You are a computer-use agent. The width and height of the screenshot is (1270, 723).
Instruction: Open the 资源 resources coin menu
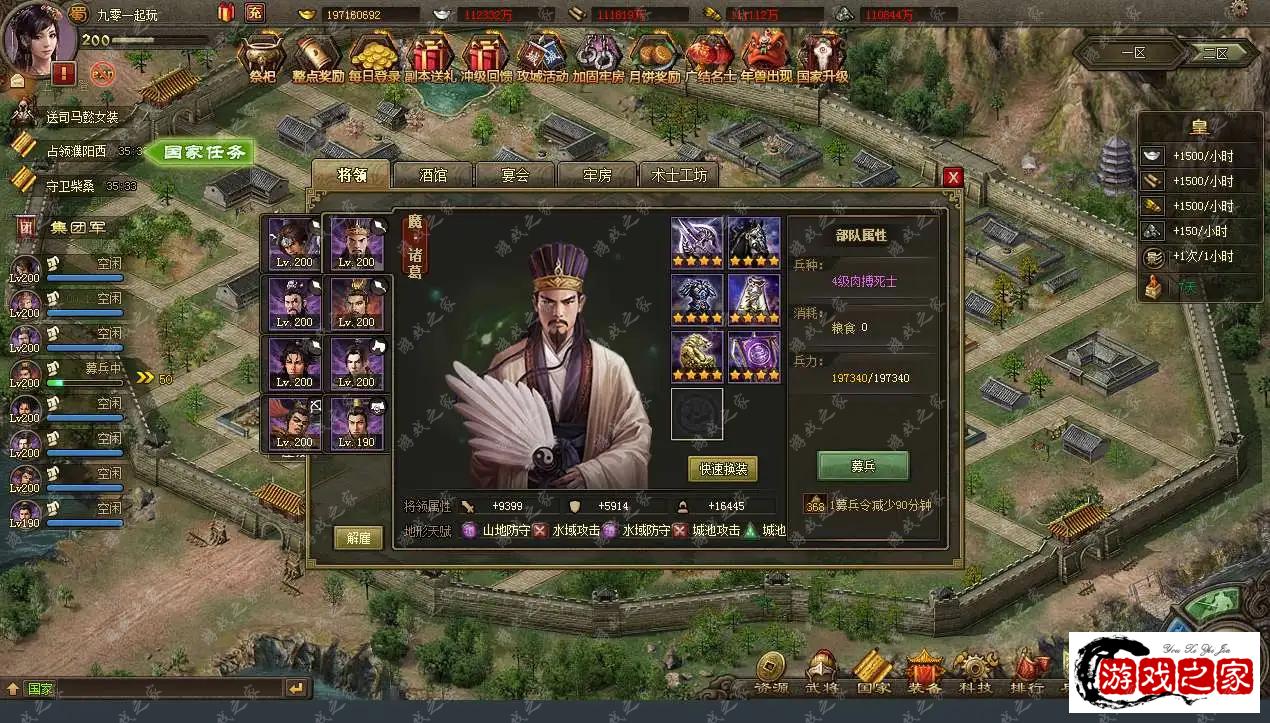pyautogui.click(x=770, y=671)
